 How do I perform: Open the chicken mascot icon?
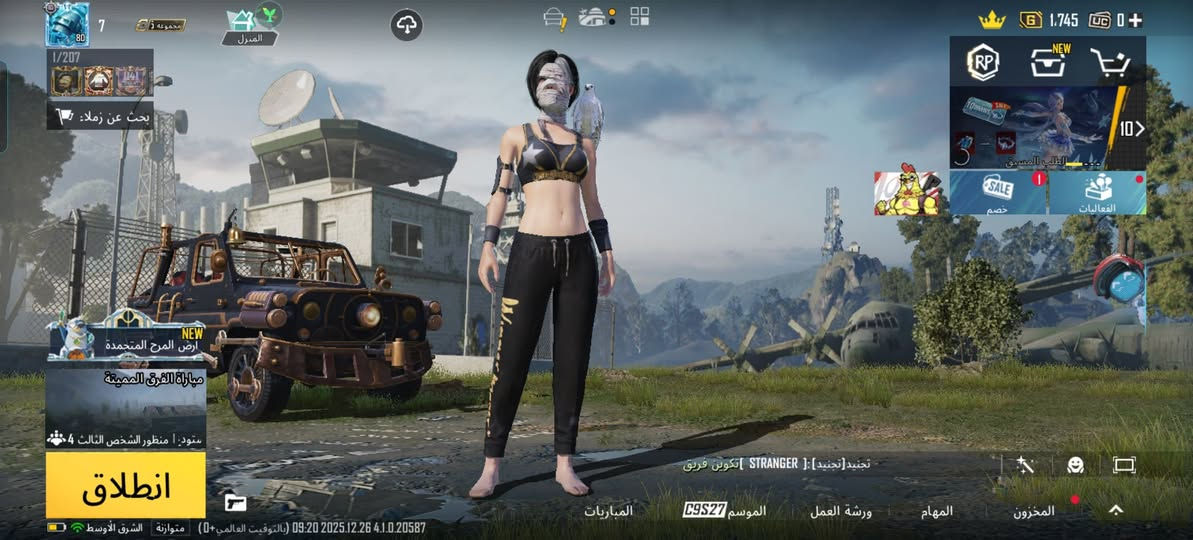pos(907,192)
